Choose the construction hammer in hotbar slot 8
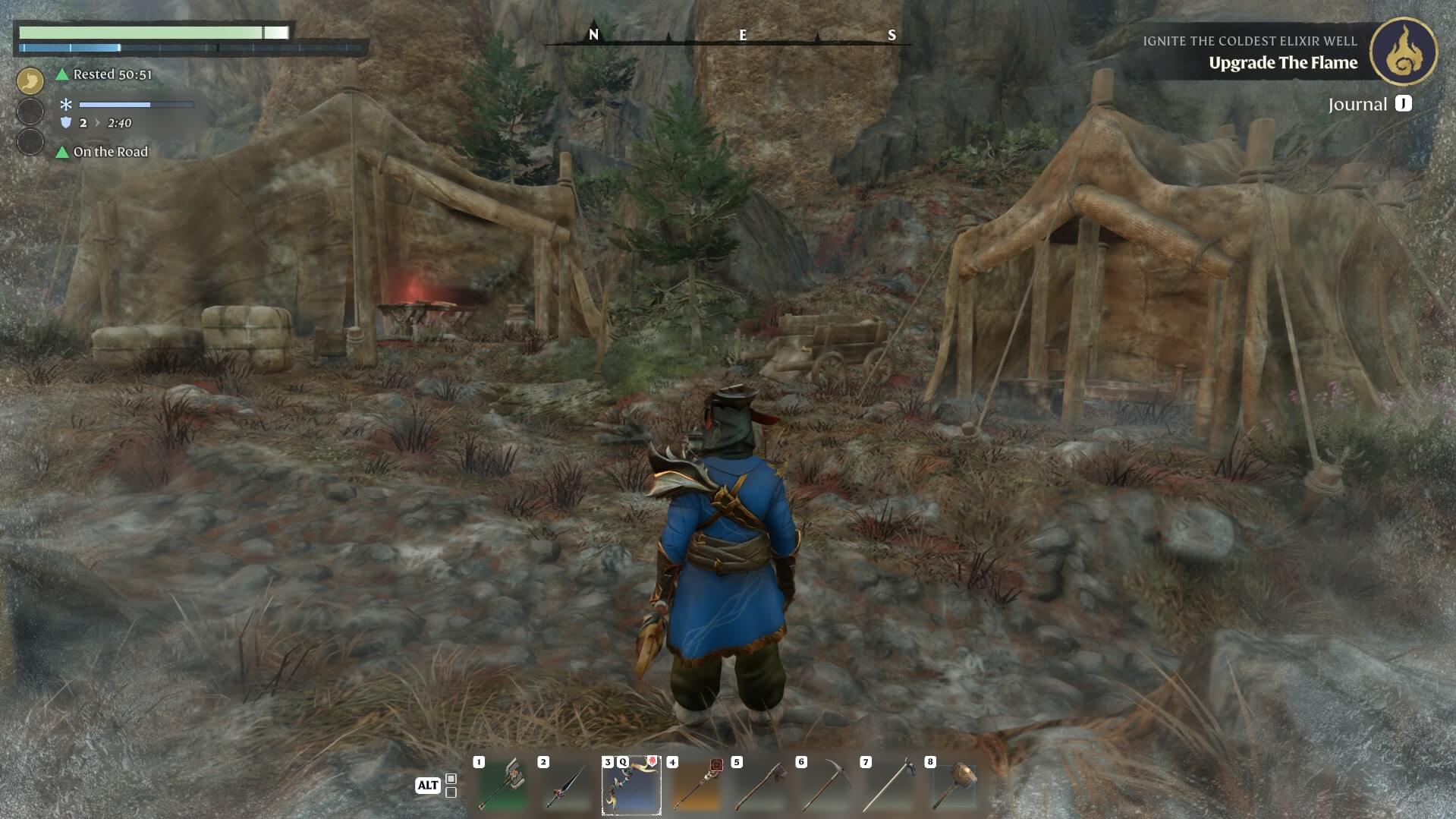Viewport: 1456px width, 819px height. pyautogui.click(x=954, y=786)
